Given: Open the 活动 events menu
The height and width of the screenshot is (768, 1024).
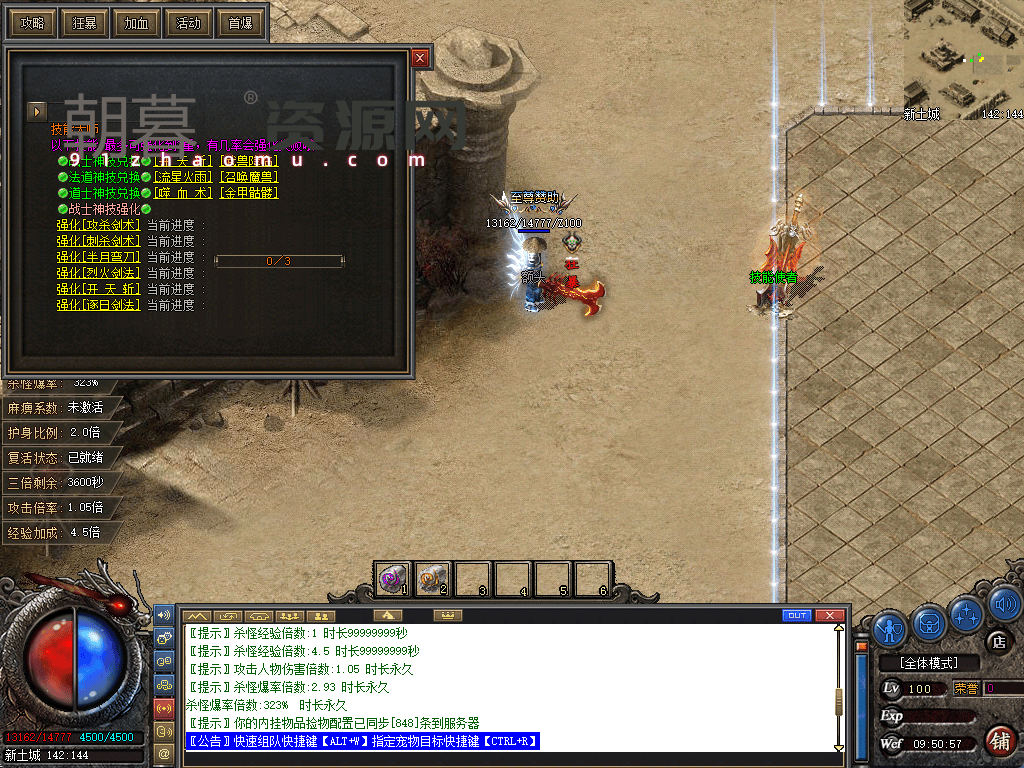Looking at the screenshot, I should point(187,23).
